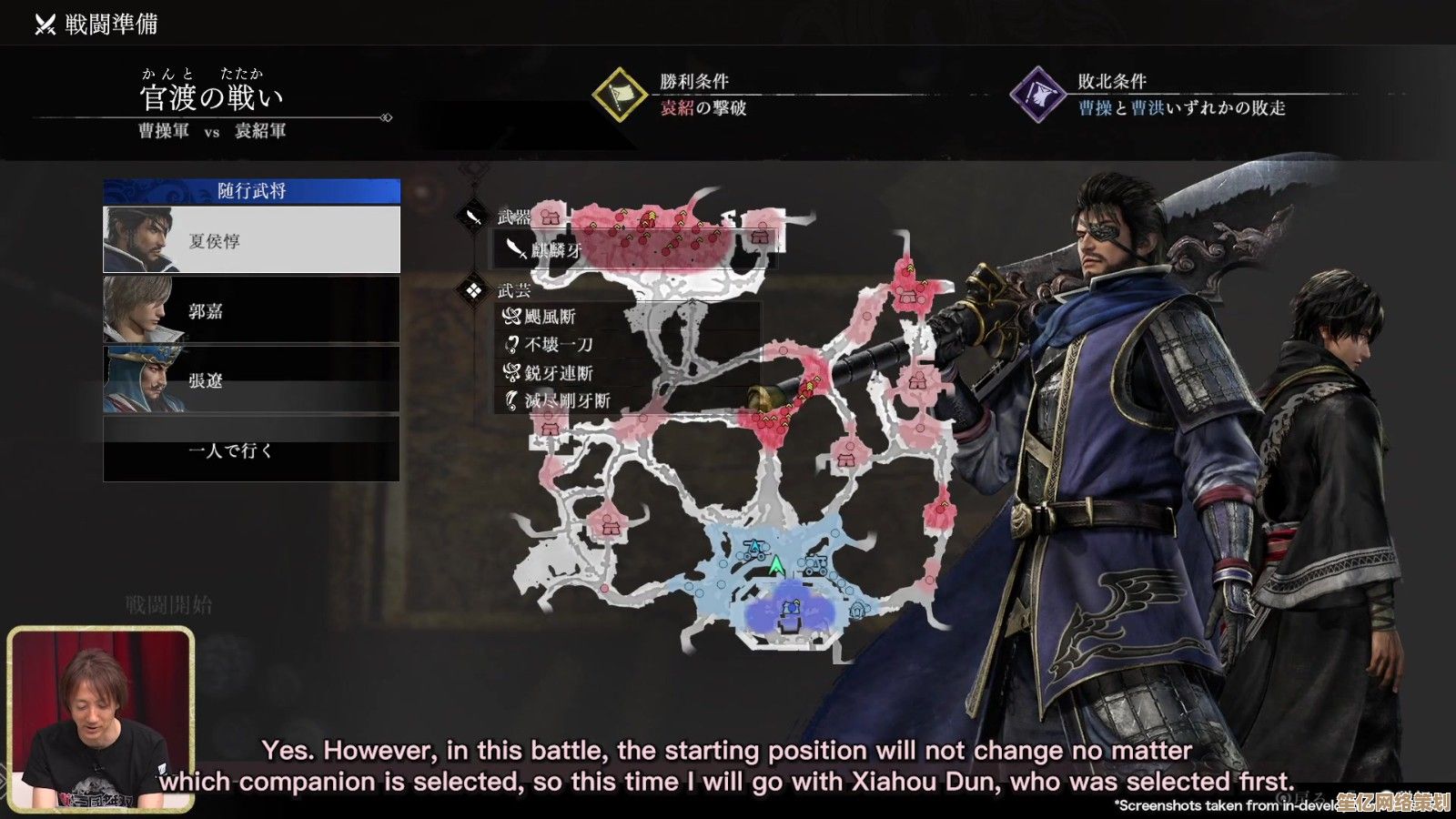Screen dimensions: 1456x819
Task: Choose the 不壊一刀 battle art
Action: (558, 345)
